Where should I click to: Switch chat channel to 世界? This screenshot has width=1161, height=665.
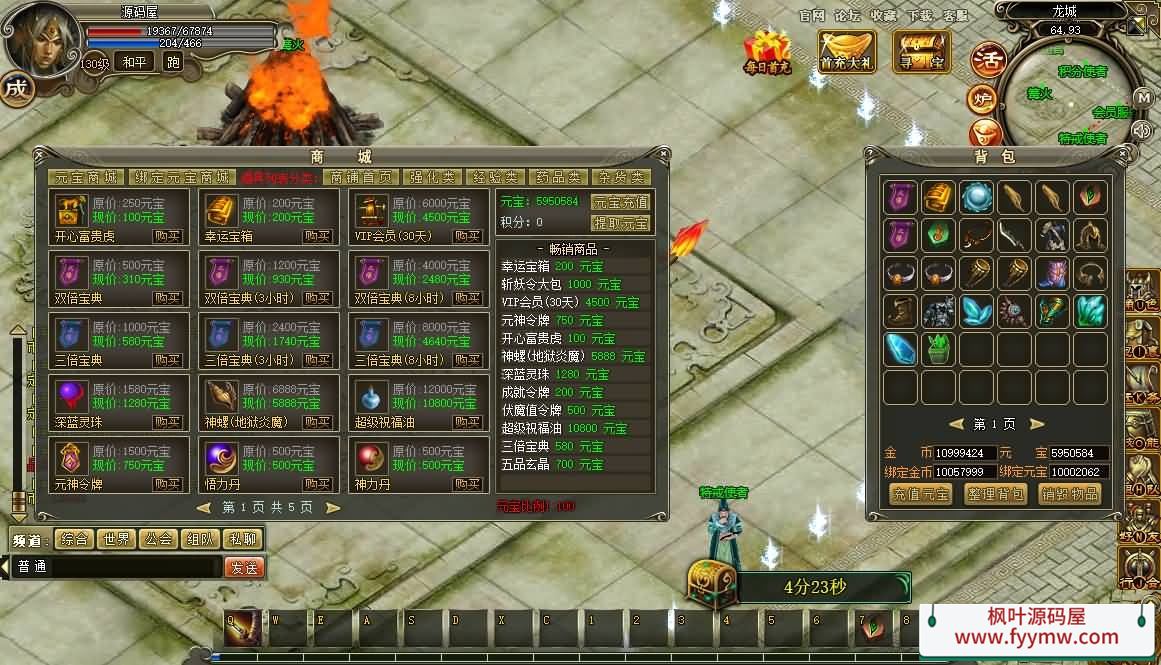click(116, 539)
